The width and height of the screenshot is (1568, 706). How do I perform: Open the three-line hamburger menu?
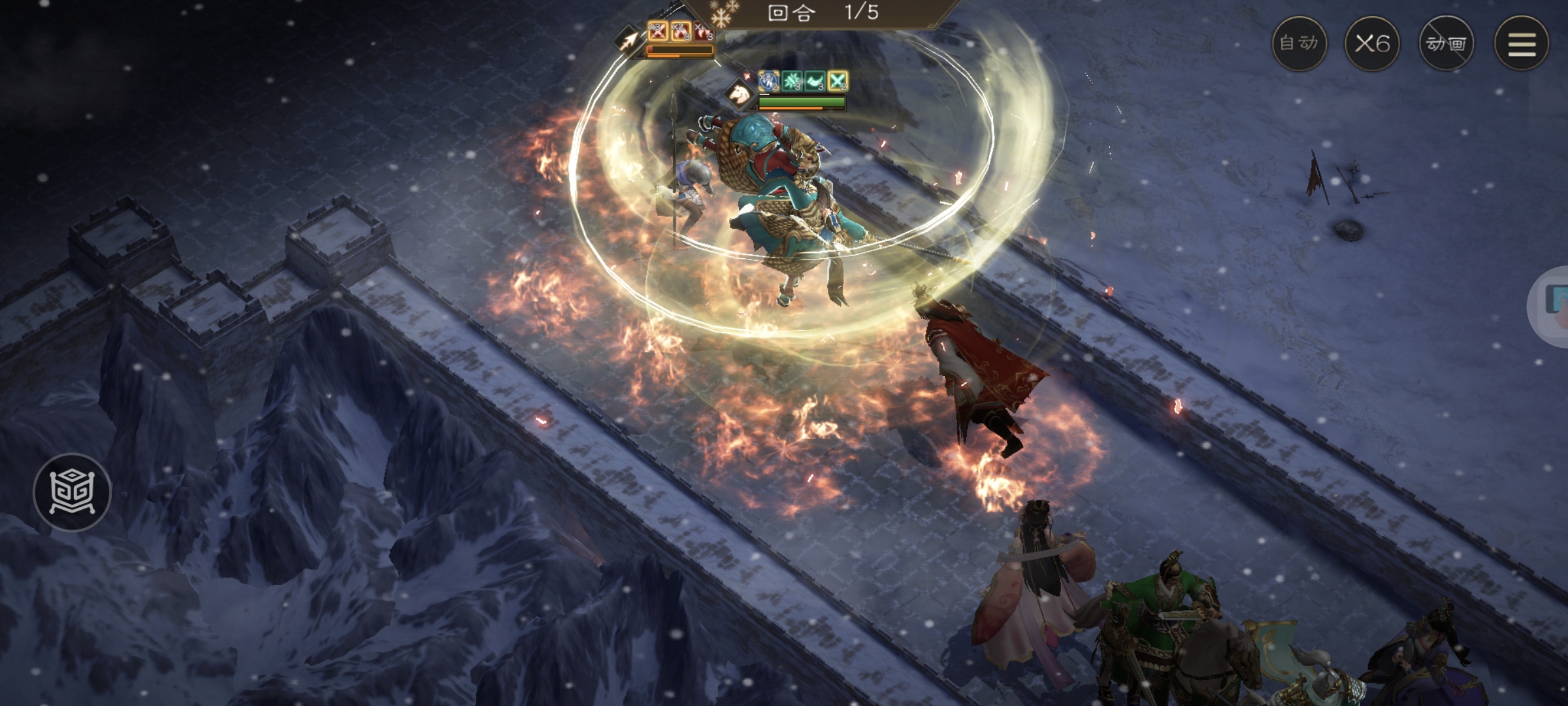click(x=1522, y=44)
